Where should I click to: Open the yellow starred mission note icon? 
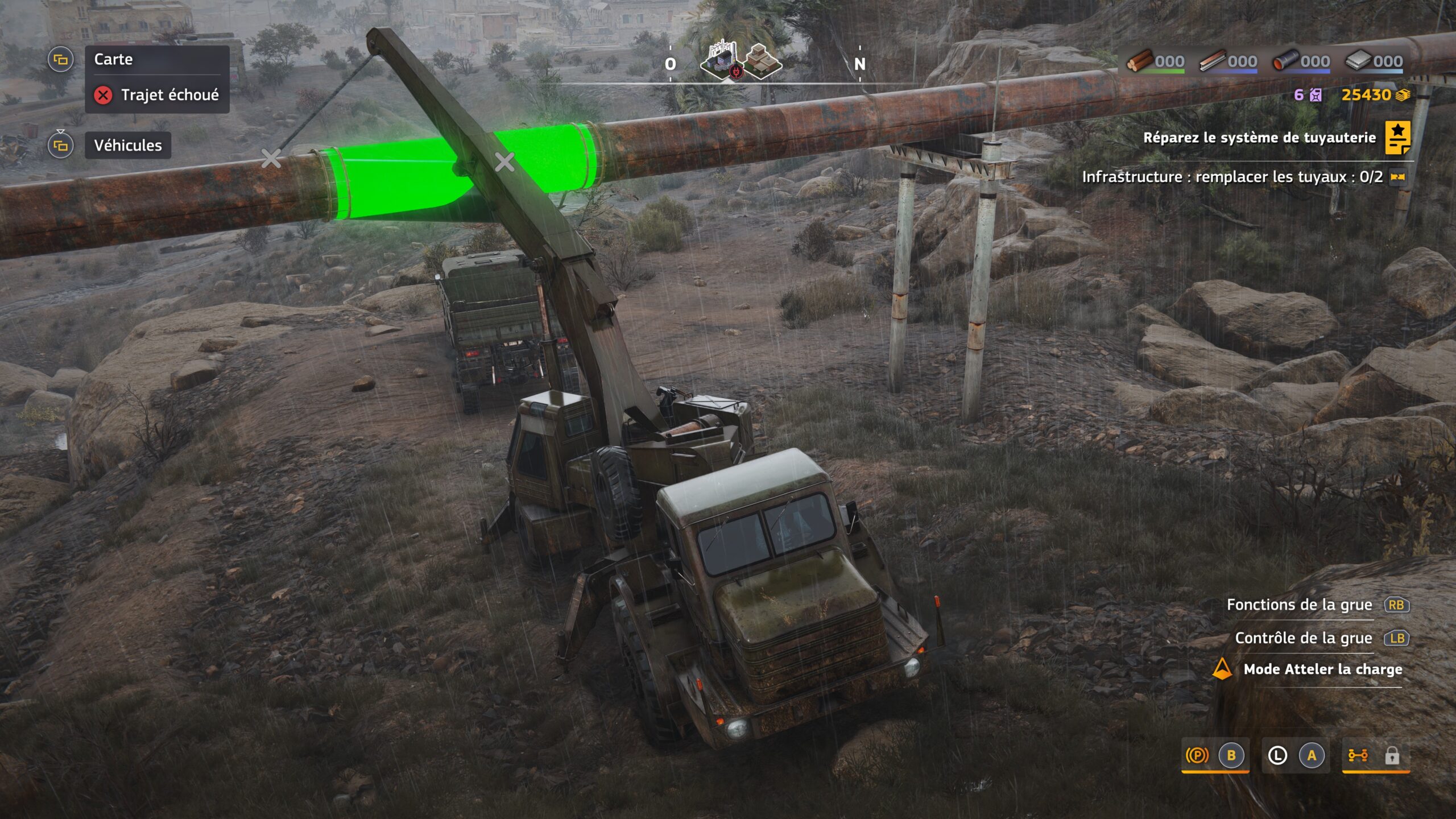click(1397, 137)
